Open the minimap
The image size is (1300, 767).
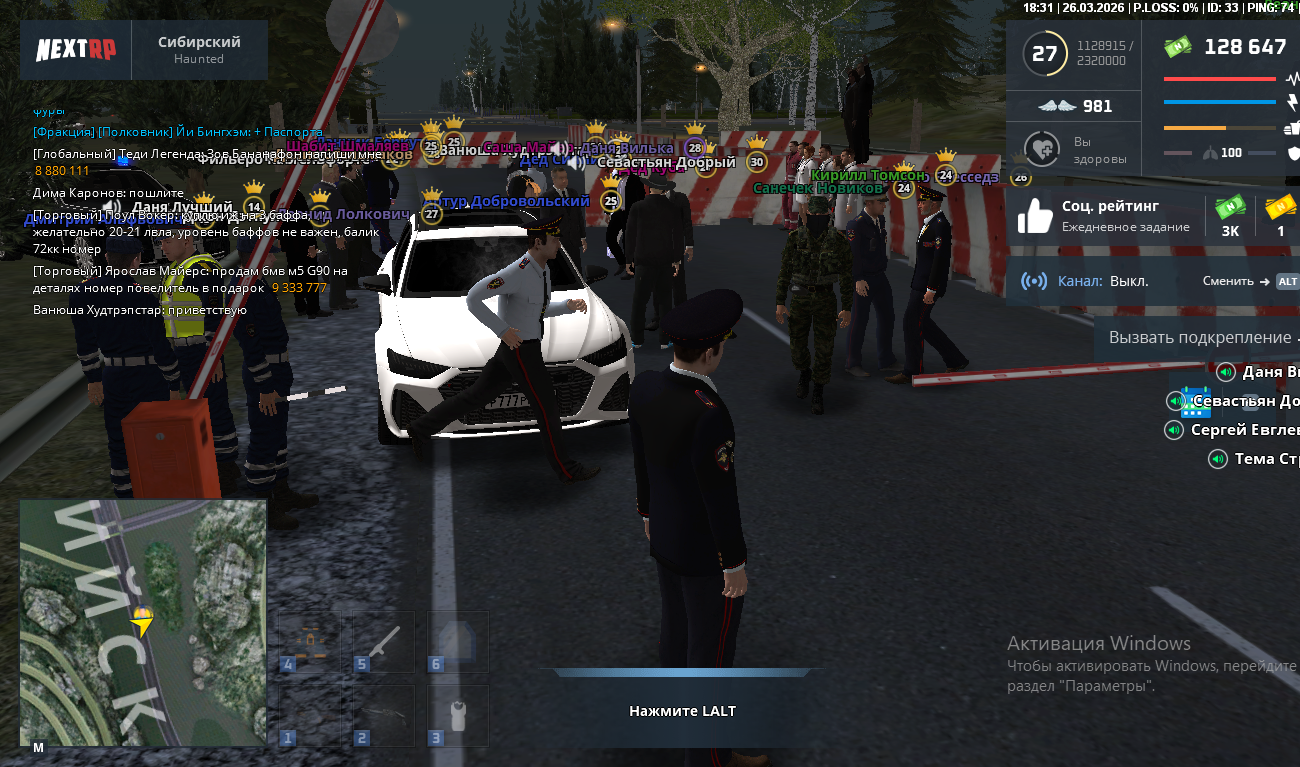pyautogui.click(x=143, y=622)
